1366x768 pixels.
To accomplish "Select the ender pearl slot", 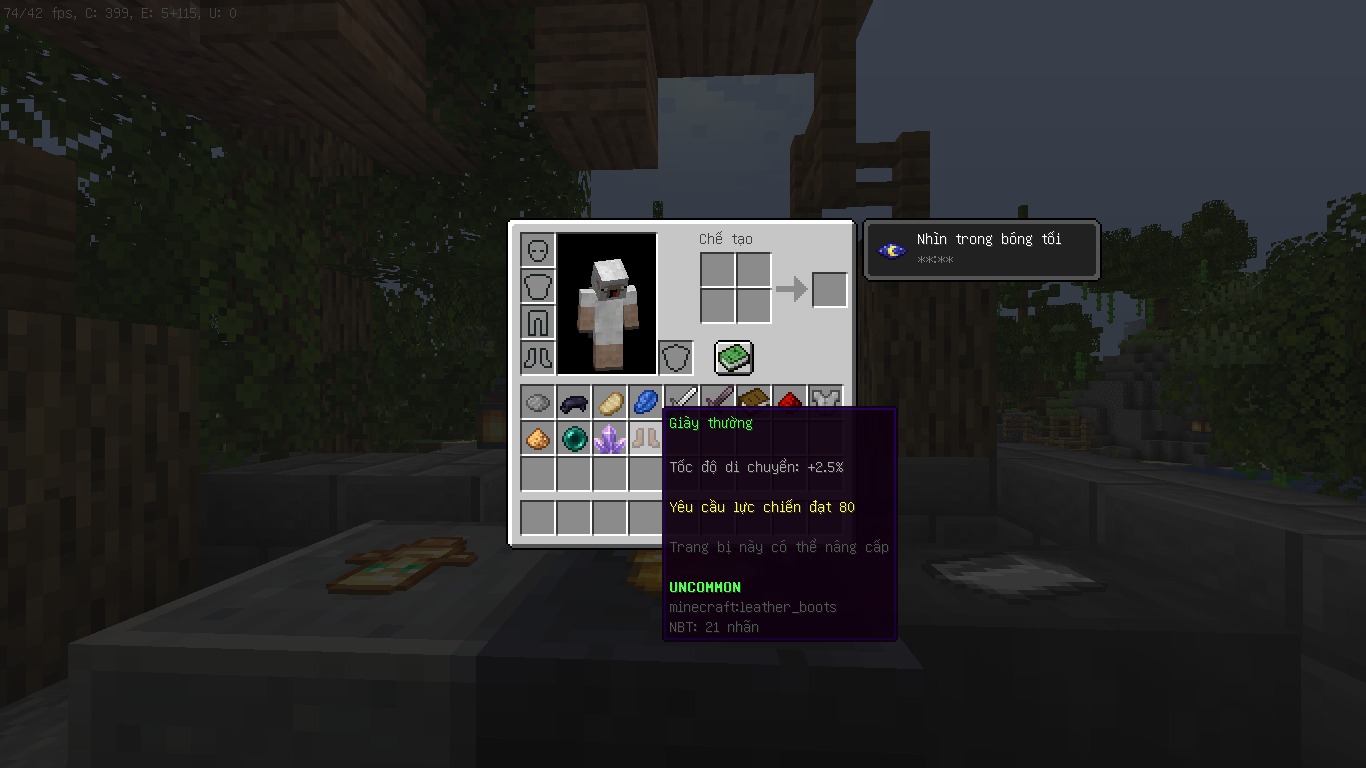I will click(573, 438).
